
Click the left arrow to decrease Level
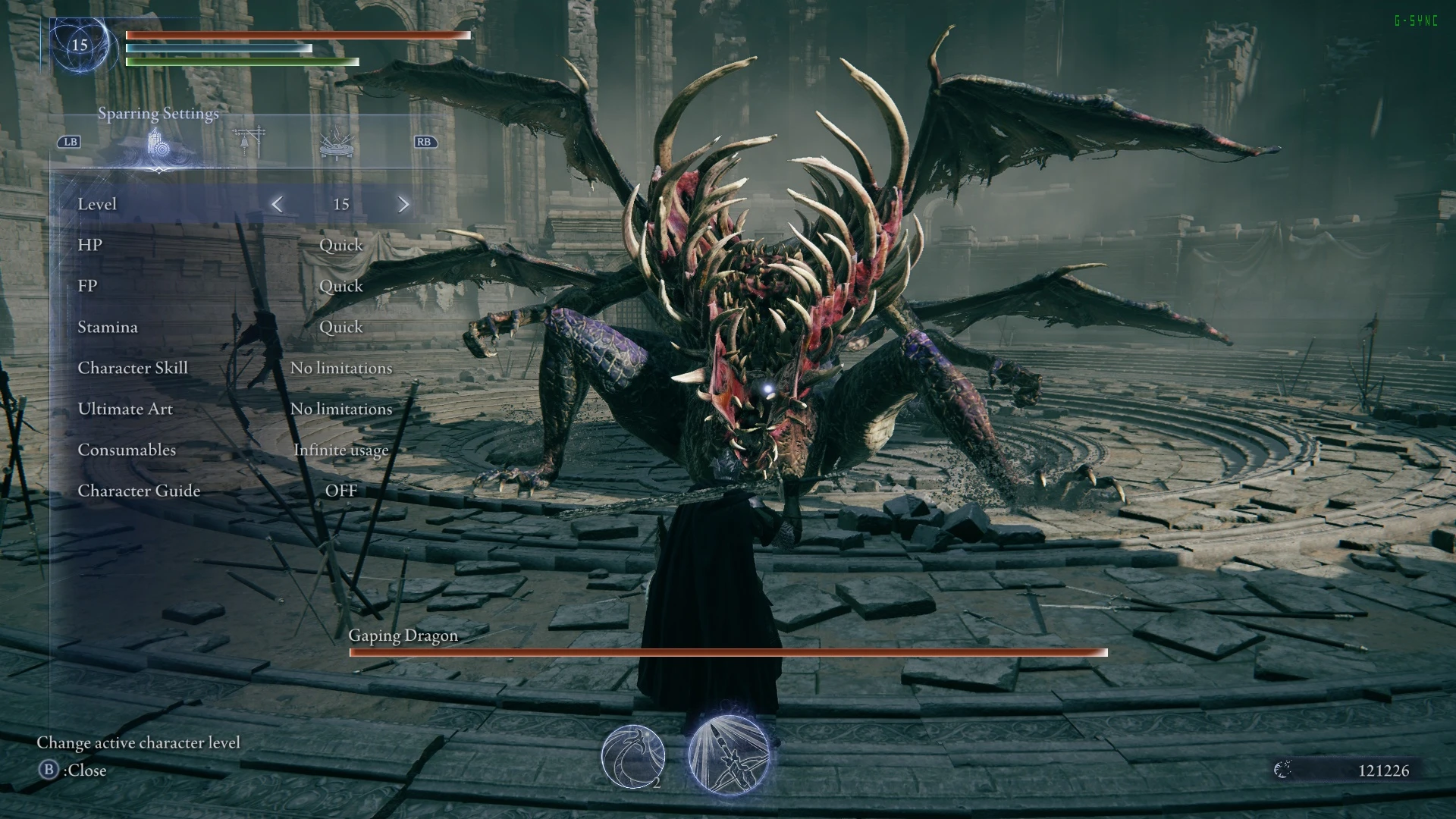(x=278, y=204)
